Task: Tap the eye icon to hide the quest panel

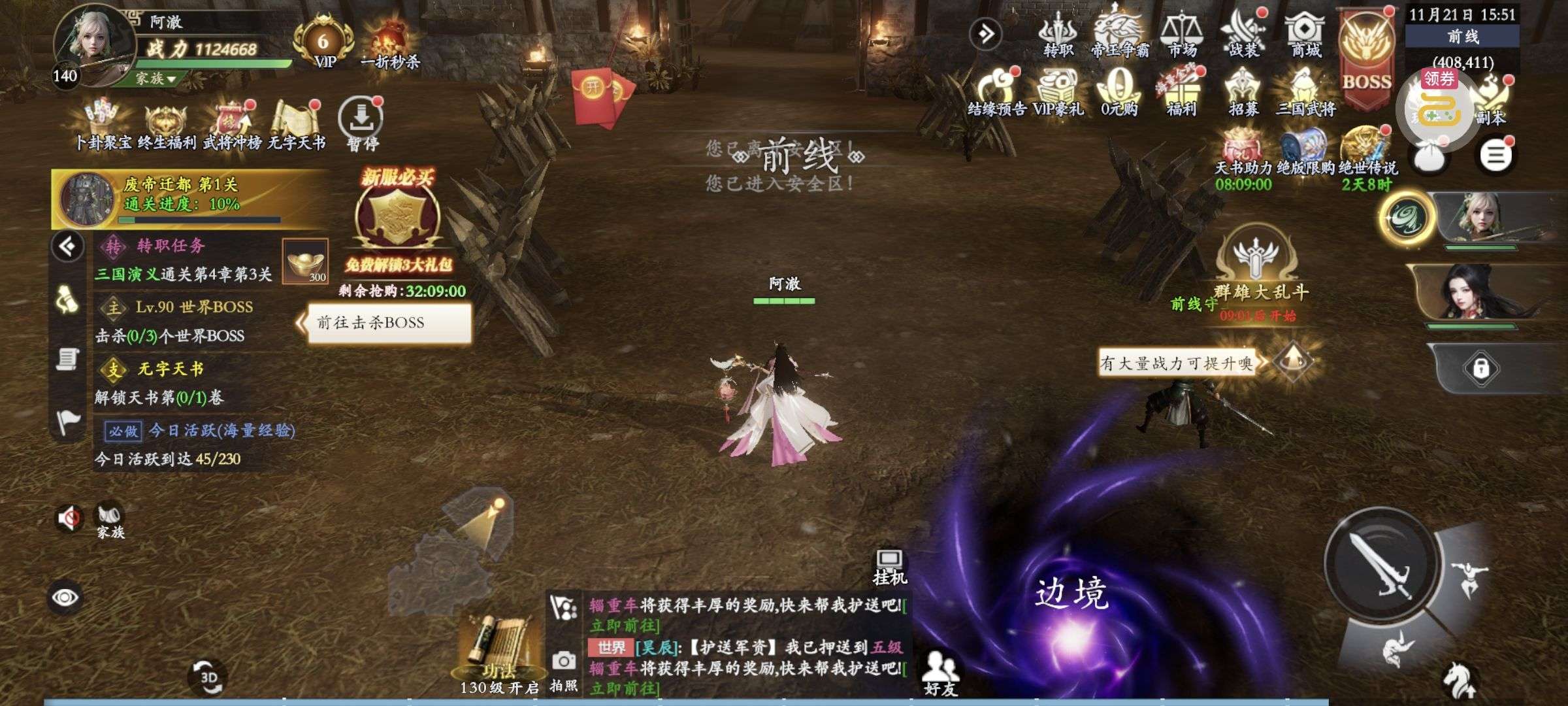Action: [x=65, y=596]
